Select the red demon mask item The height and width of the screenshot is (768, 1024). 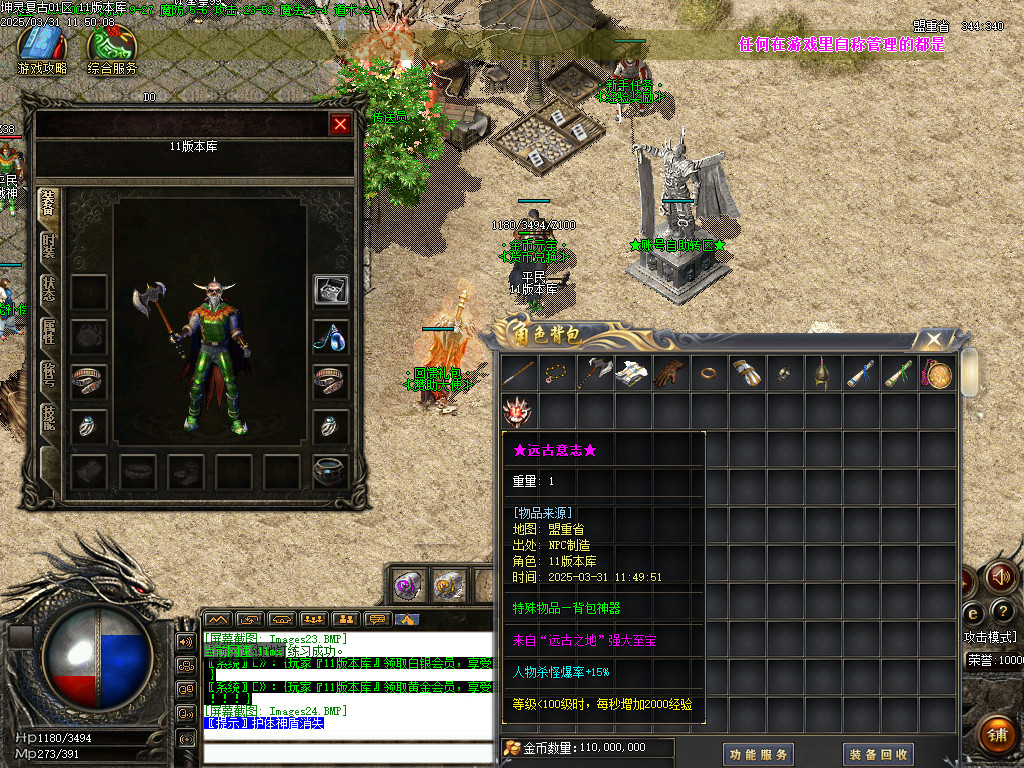519,411
